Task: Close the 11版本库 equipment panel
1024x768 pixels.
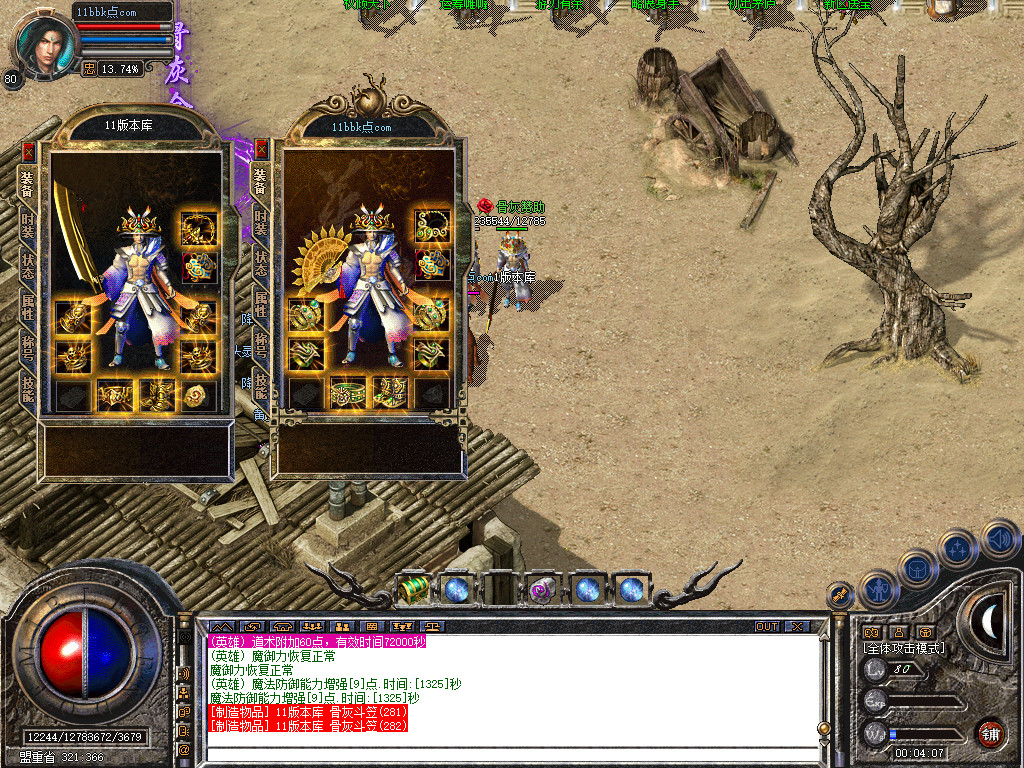Action: 28,152
